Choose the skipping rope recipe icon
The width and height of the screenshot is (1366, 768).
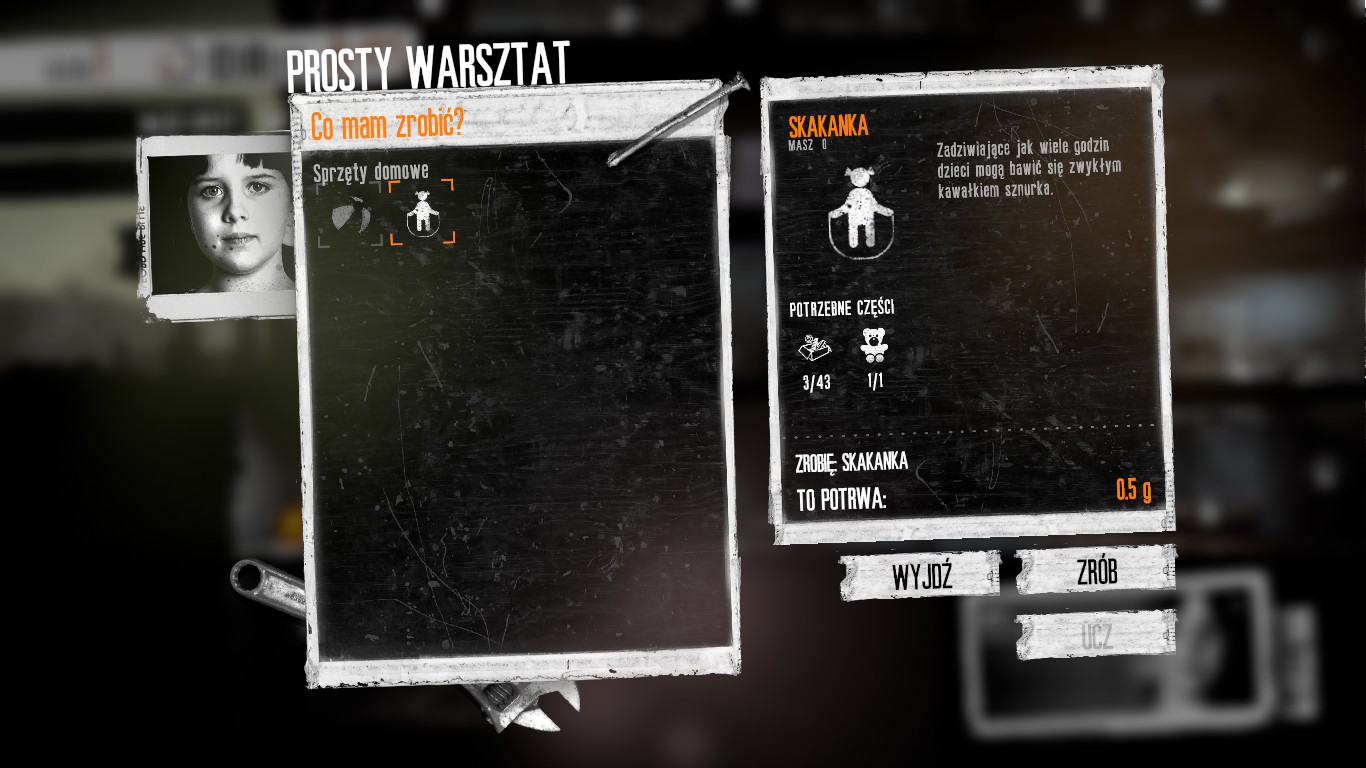(422, 212)
